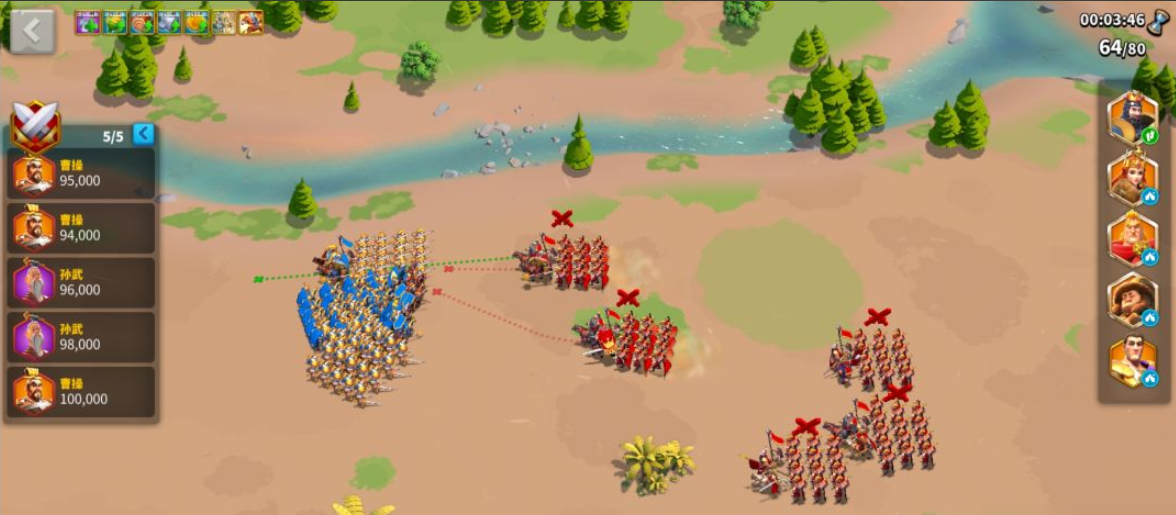Open the crossed swords battle emblem

point(36,128)
